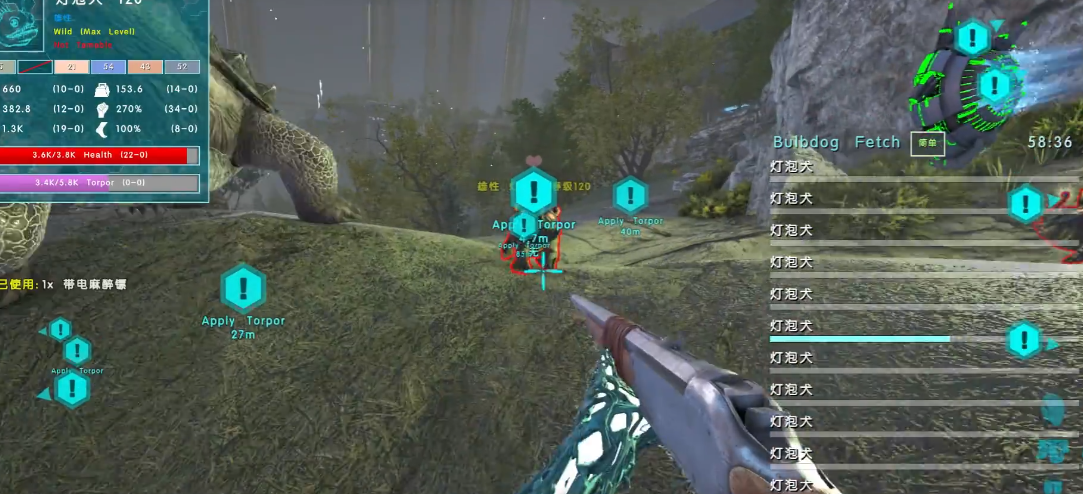Select the orange color region swatch 43
Screen dimensions: 1083x494
tap(145, 67)
